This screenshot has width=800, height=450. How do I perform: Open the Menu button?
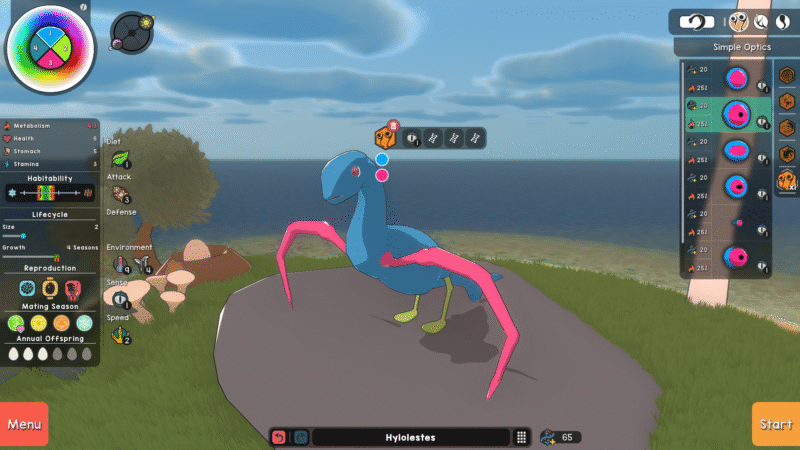(24, 424)
